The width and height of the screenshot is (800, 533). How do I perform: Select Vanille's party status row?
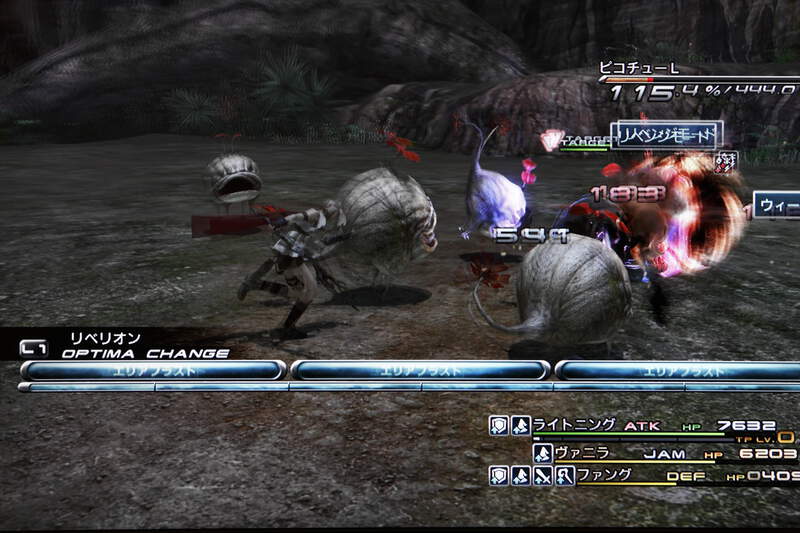click(660, 453)
